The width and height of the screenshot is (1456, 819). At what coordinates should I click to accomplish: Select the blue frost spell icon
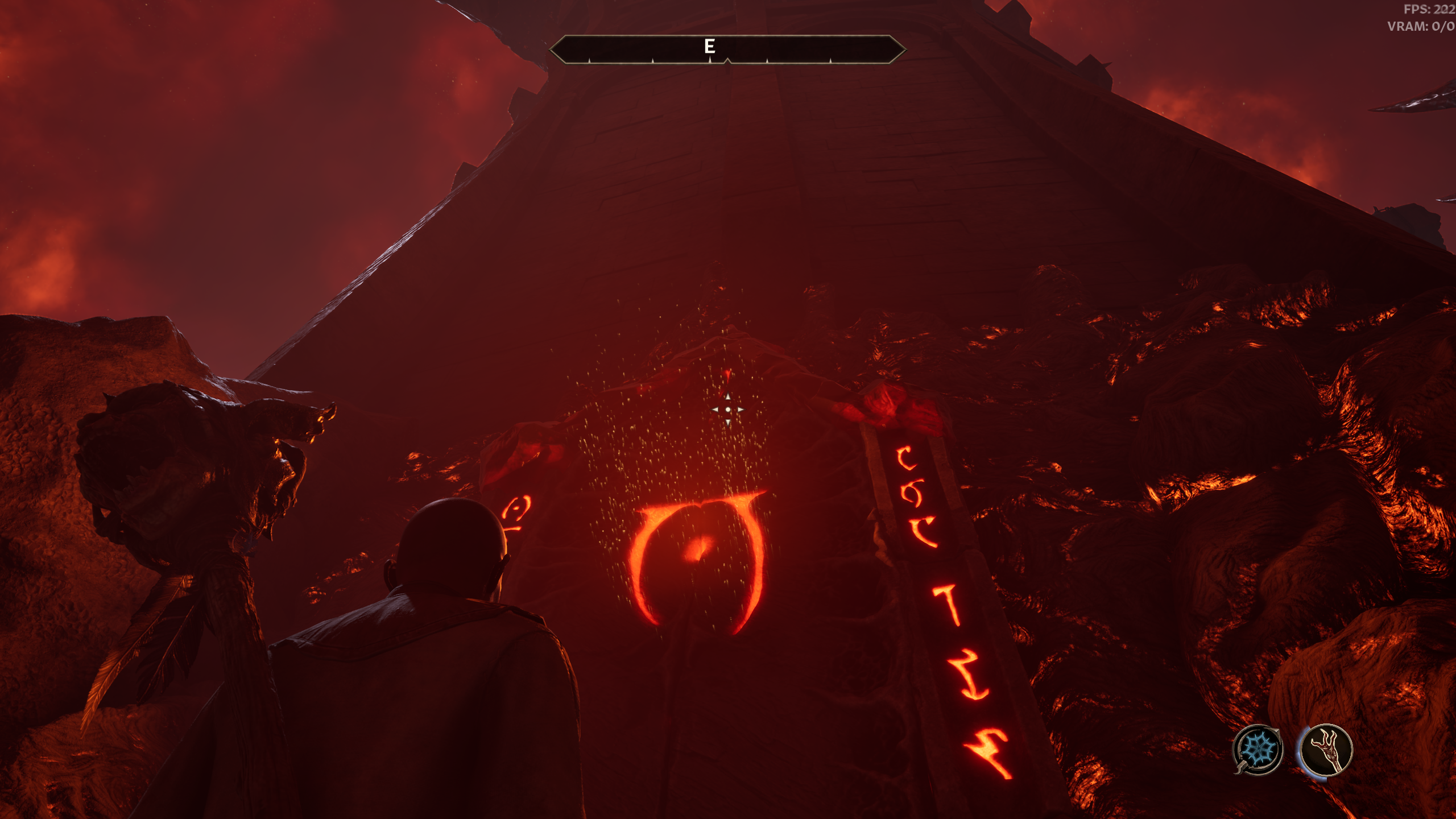(x=1257, y=750)
